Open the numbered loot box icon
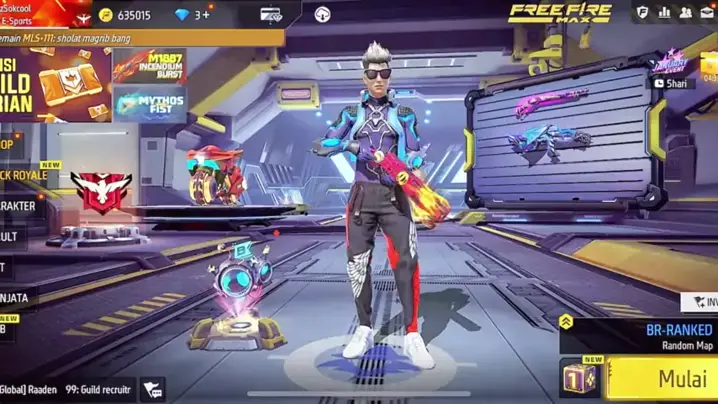 click(582, 380)
